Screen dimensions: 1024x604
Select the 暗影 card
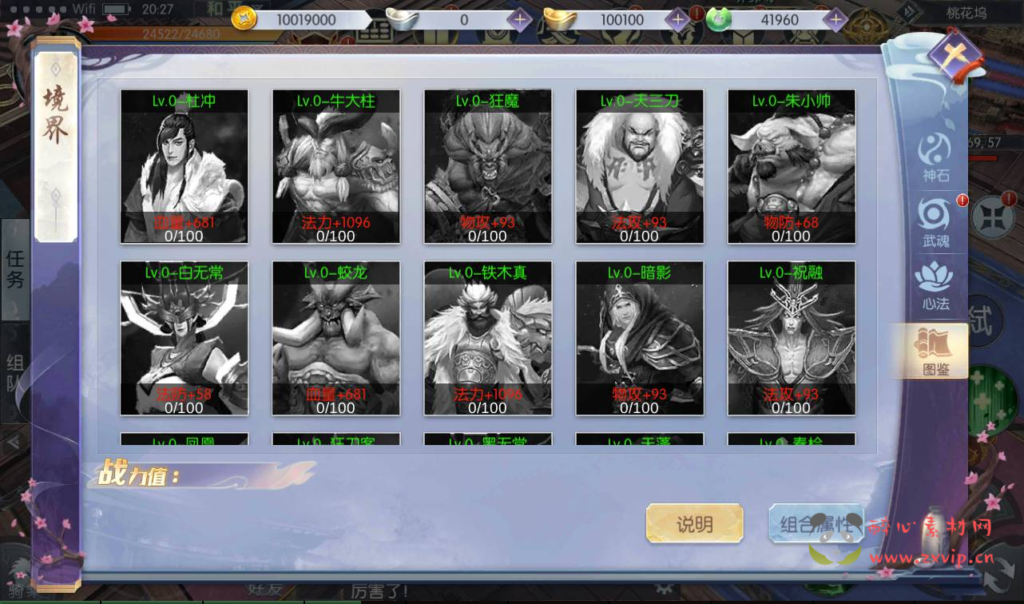coord(639,338)
